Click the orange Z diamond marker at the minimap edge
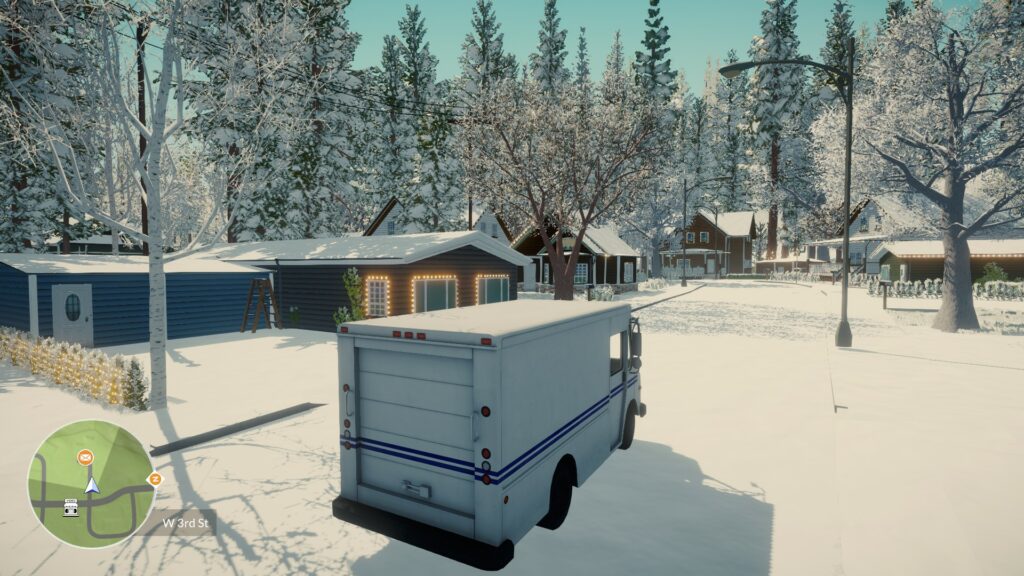Viewport: 1024px width, 576px height. pos(154,479)
